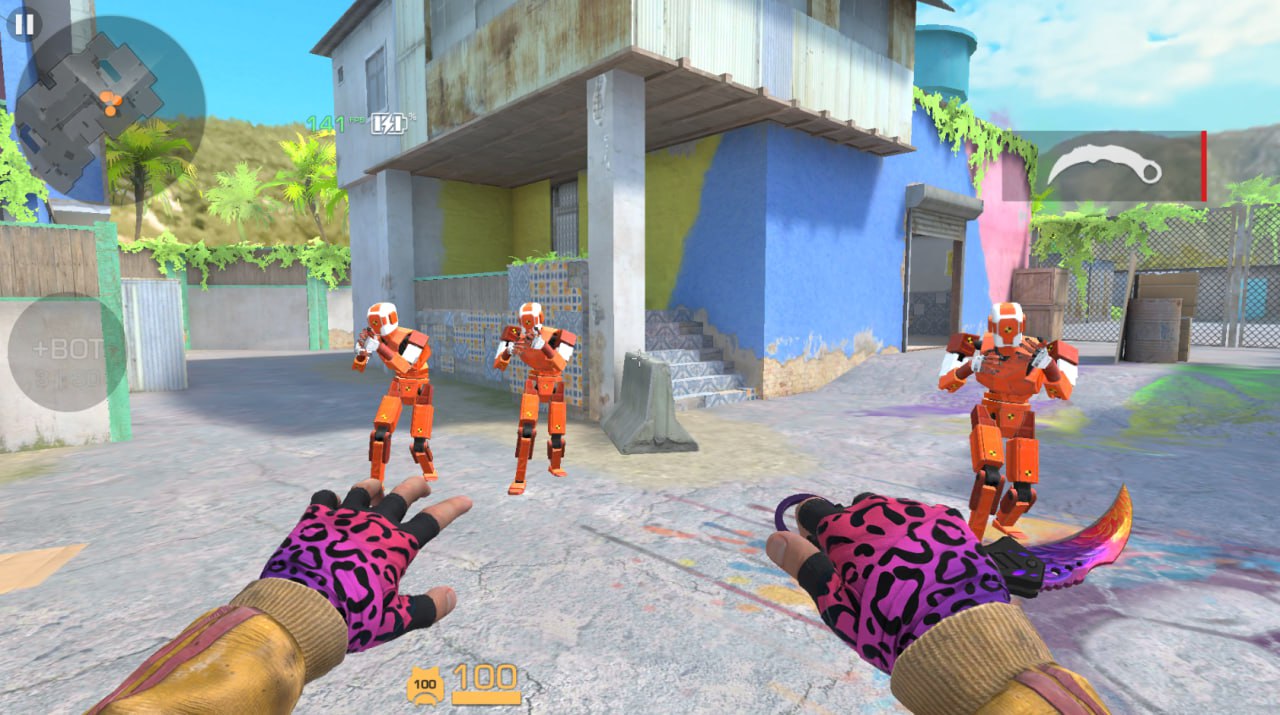Image resolution: width=1280 pixels, height=715 pixels.
Task: Select the karambit knife weapon slot
Action: (x=1118, y=166)
